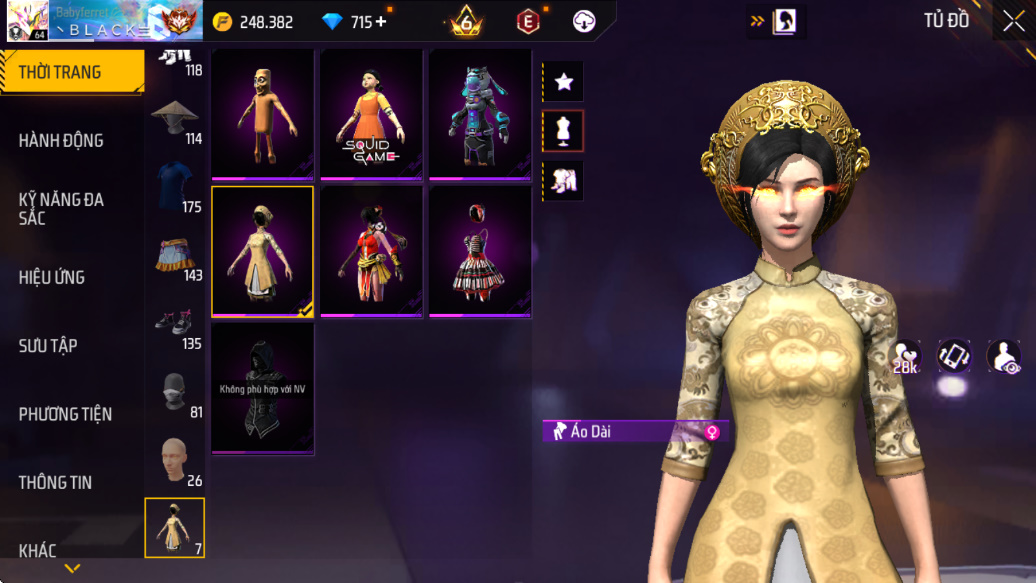Image resolution: width=1036 pixels, height=583 pixels.
Task: Select the golden Áo Dài outfit tile
Action: click(x=262, y=252)
